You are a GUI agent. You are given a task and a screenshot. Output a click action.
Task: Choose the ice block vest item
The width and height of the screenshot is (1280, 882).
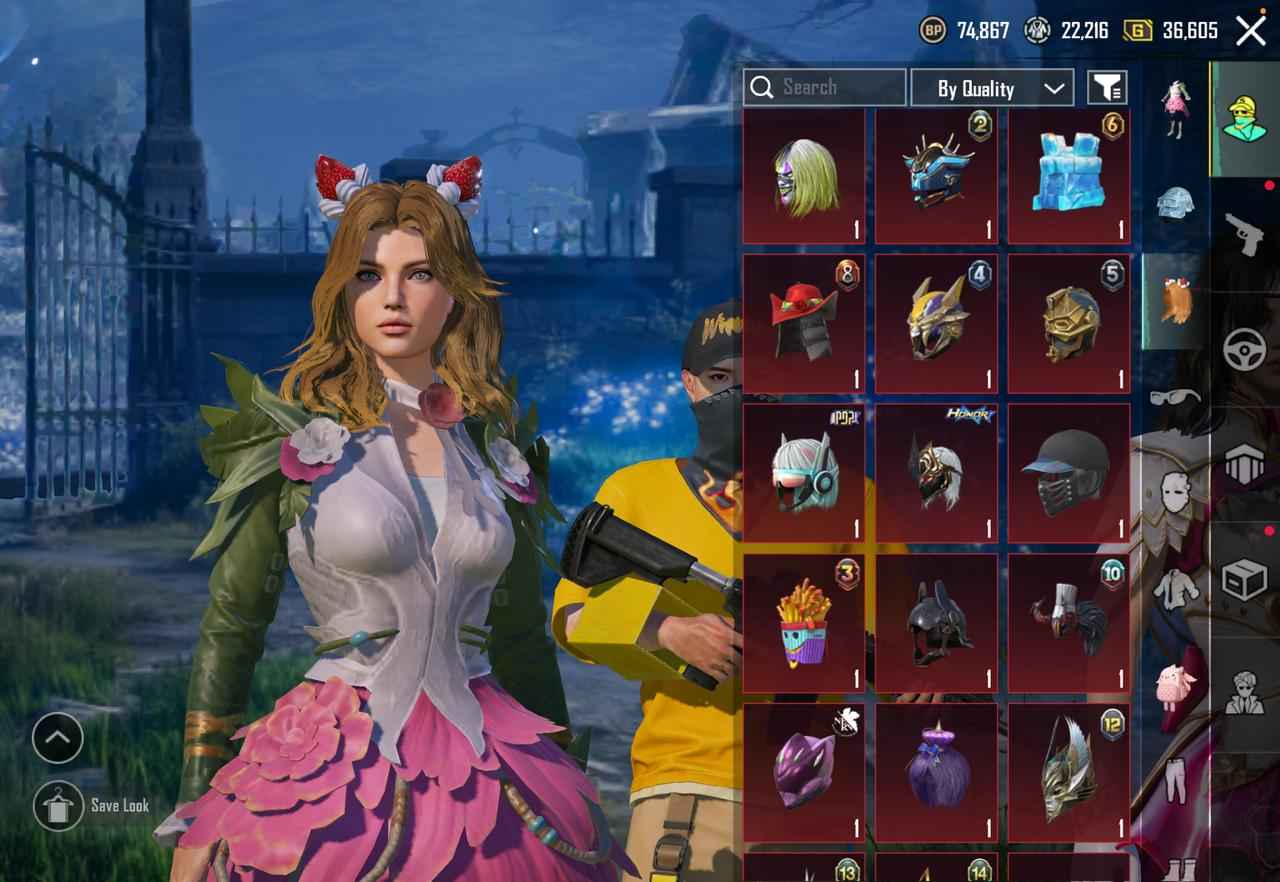pos(1068,177)
